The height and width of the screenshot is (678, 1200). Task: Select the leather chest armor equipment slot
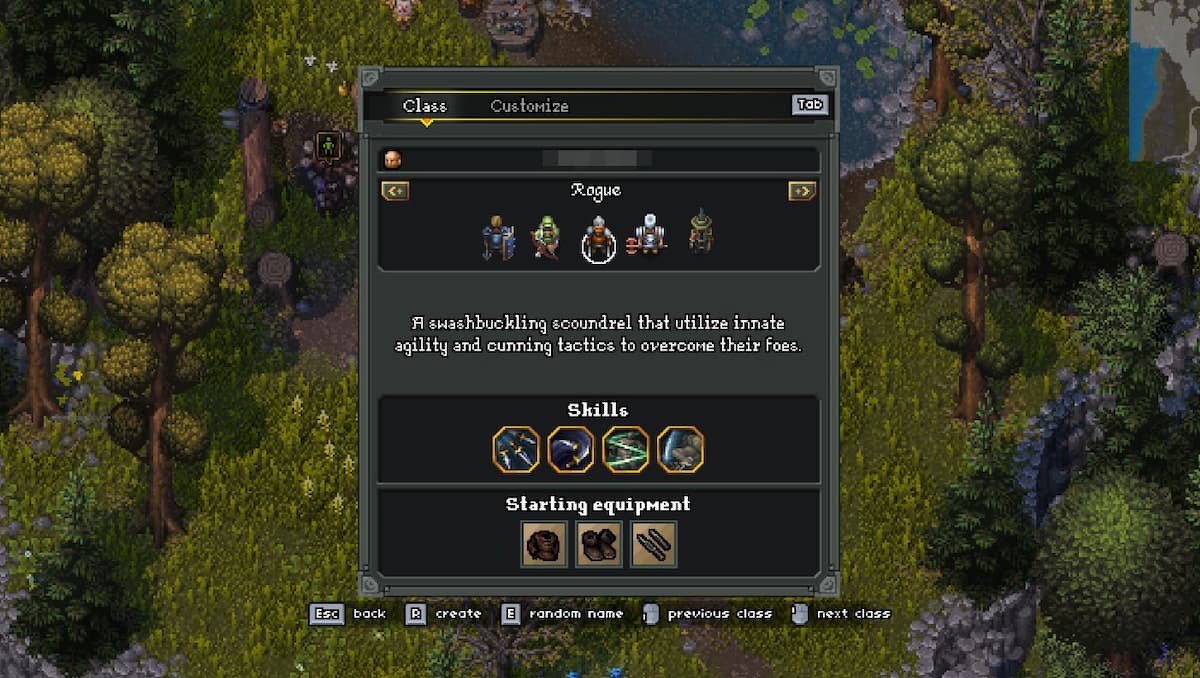[x=545, y=543]
